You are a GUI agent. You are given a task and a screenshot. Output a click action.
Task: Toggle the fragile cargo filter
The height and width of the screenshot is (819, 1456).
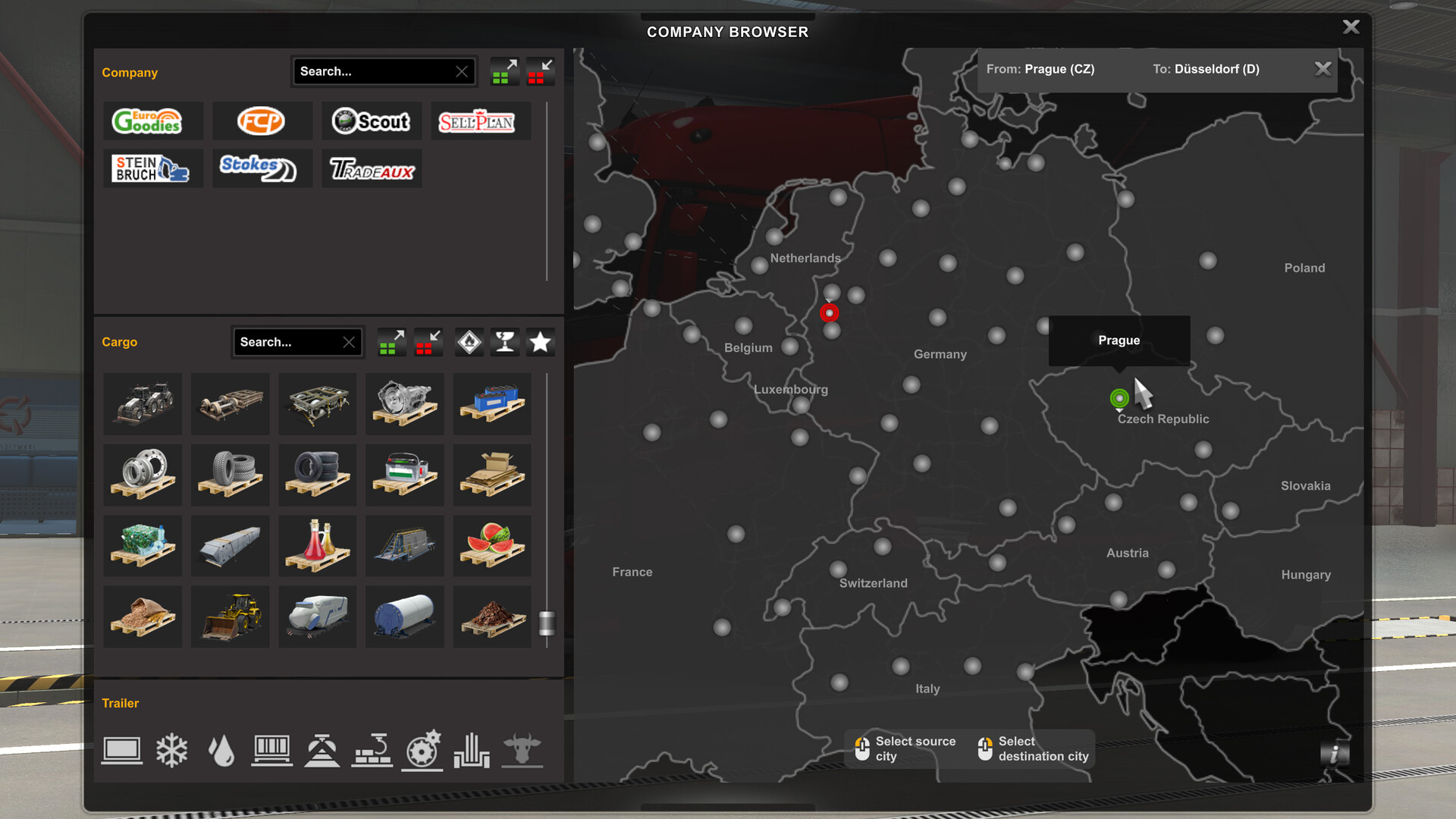tap(505, 342)
